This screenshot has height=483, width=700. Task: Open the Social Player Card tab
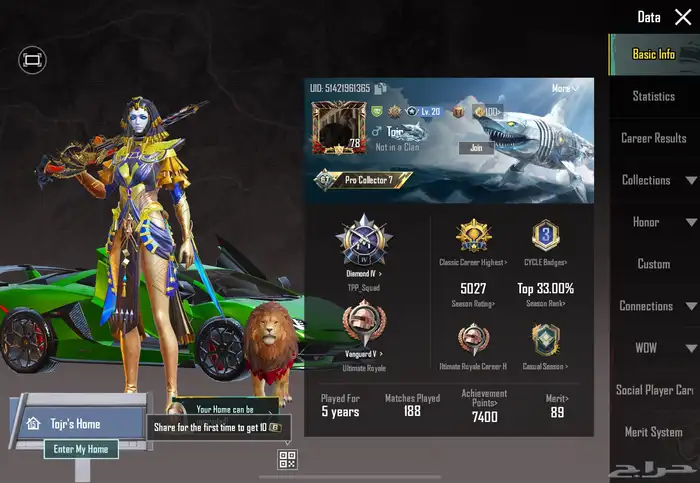click(654, 390)
